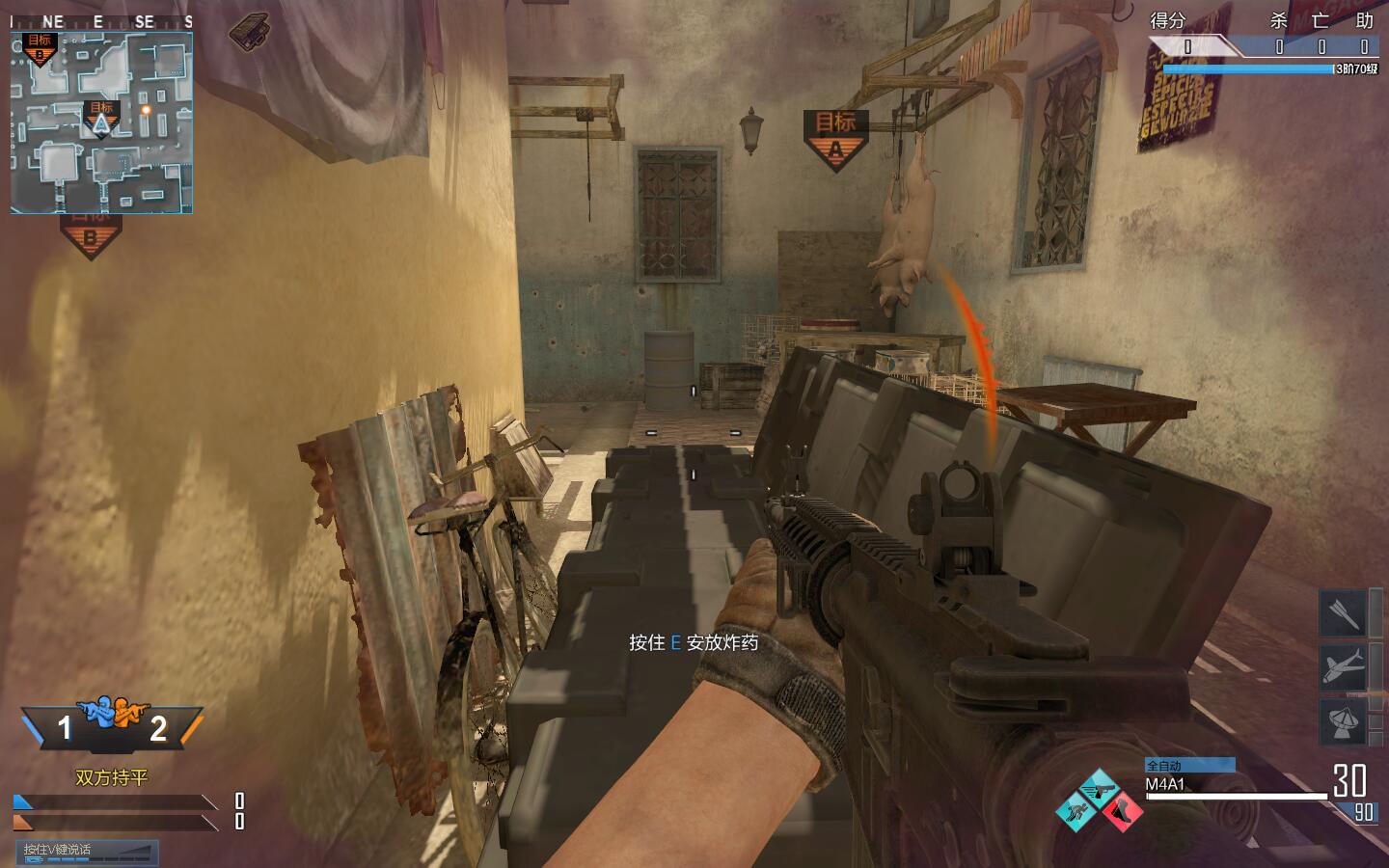Click the minimap
1389x868 pixels.
pos(101,122)
